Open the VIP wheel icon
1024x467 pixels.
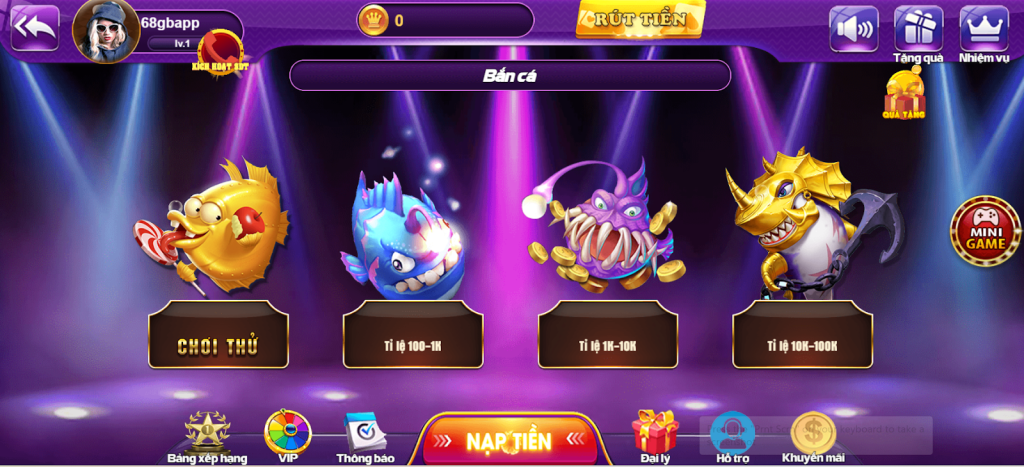tap(287, 434)
